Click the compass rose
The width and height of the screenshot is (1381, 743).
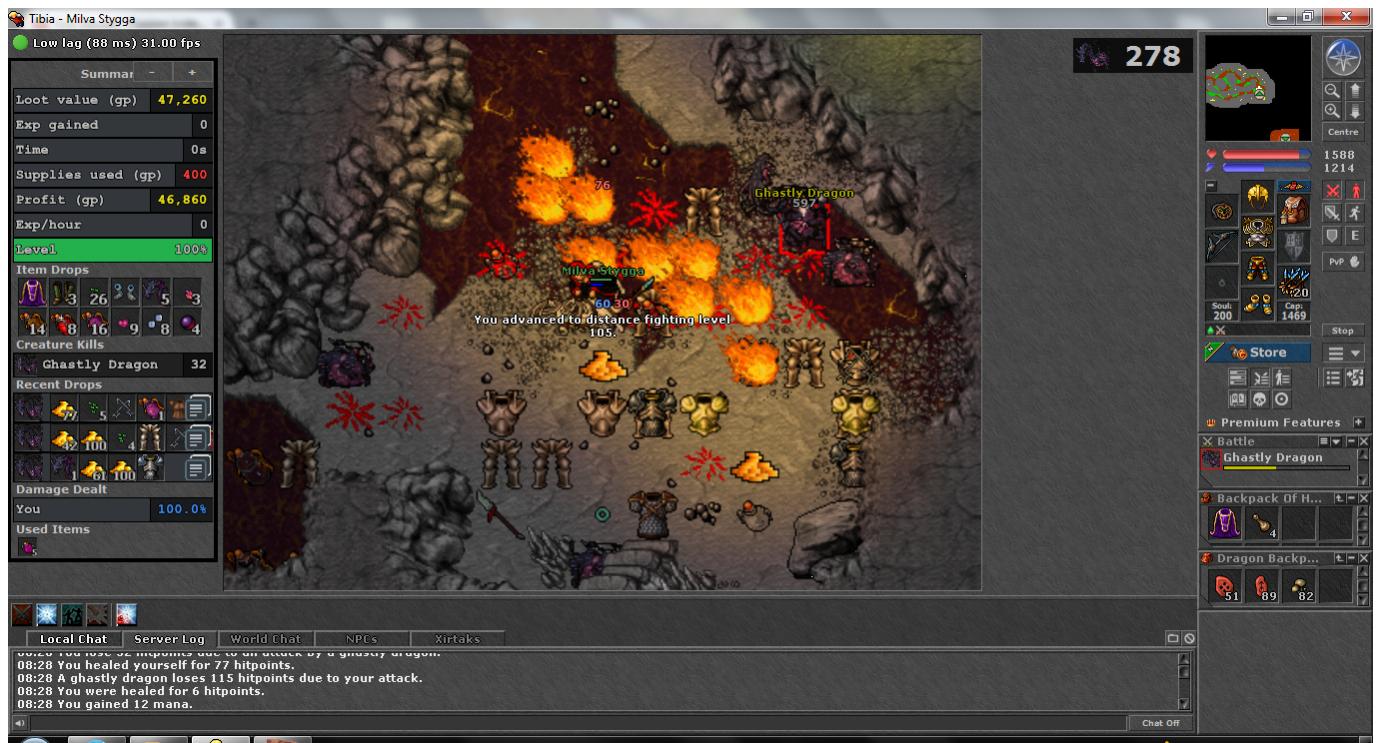[1343, 59]
